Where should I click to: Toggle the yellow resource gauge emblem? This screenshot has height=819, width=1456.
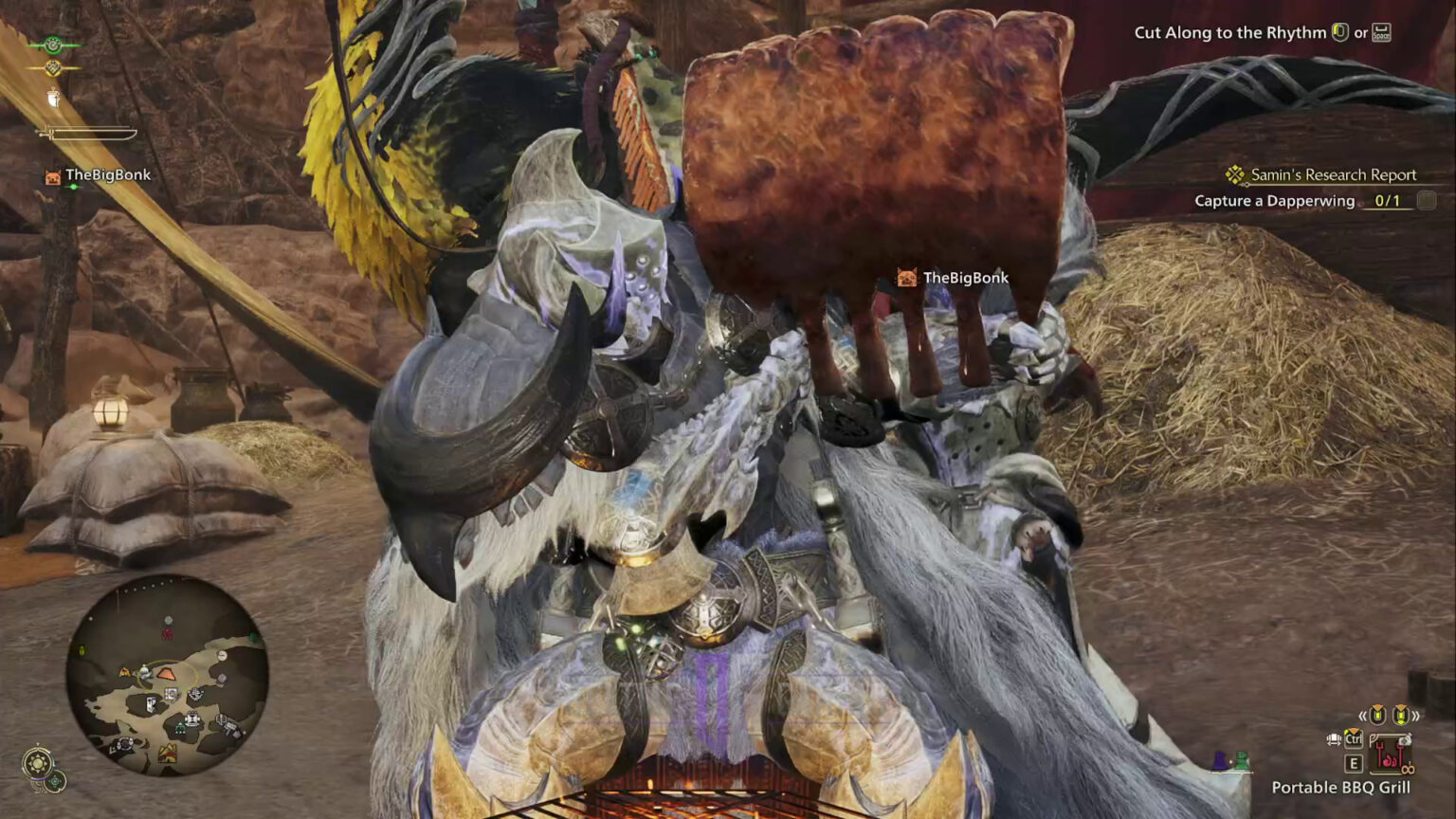pyautogui.click(x=54, y=67)
